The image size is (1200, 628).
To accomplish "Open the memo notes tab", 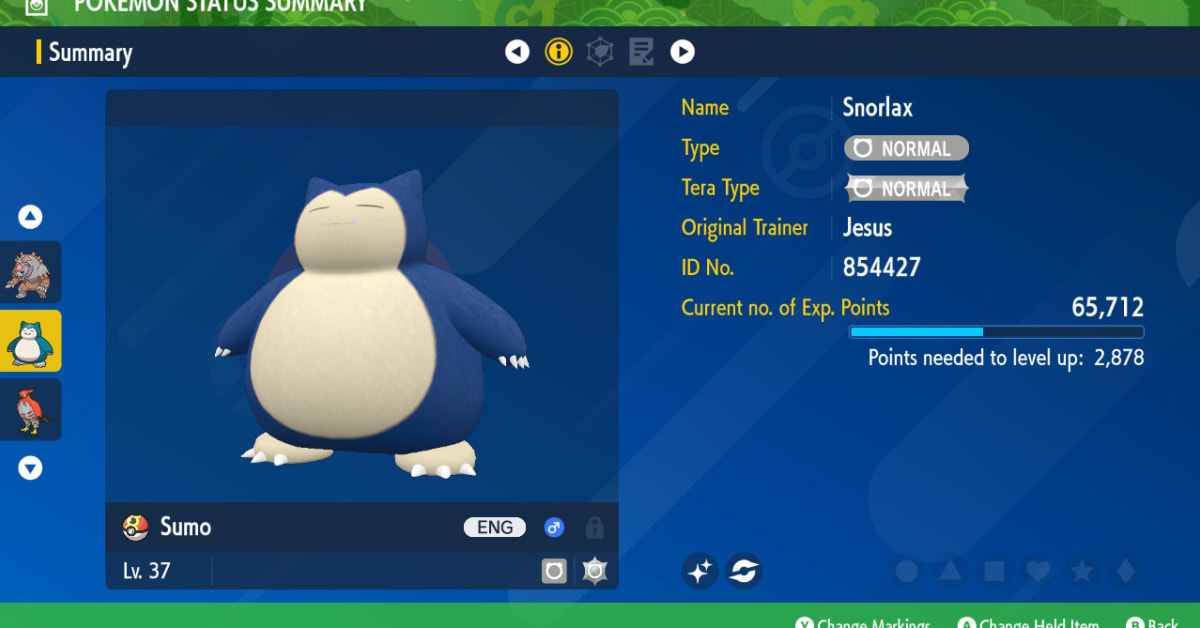I will 641,52.
